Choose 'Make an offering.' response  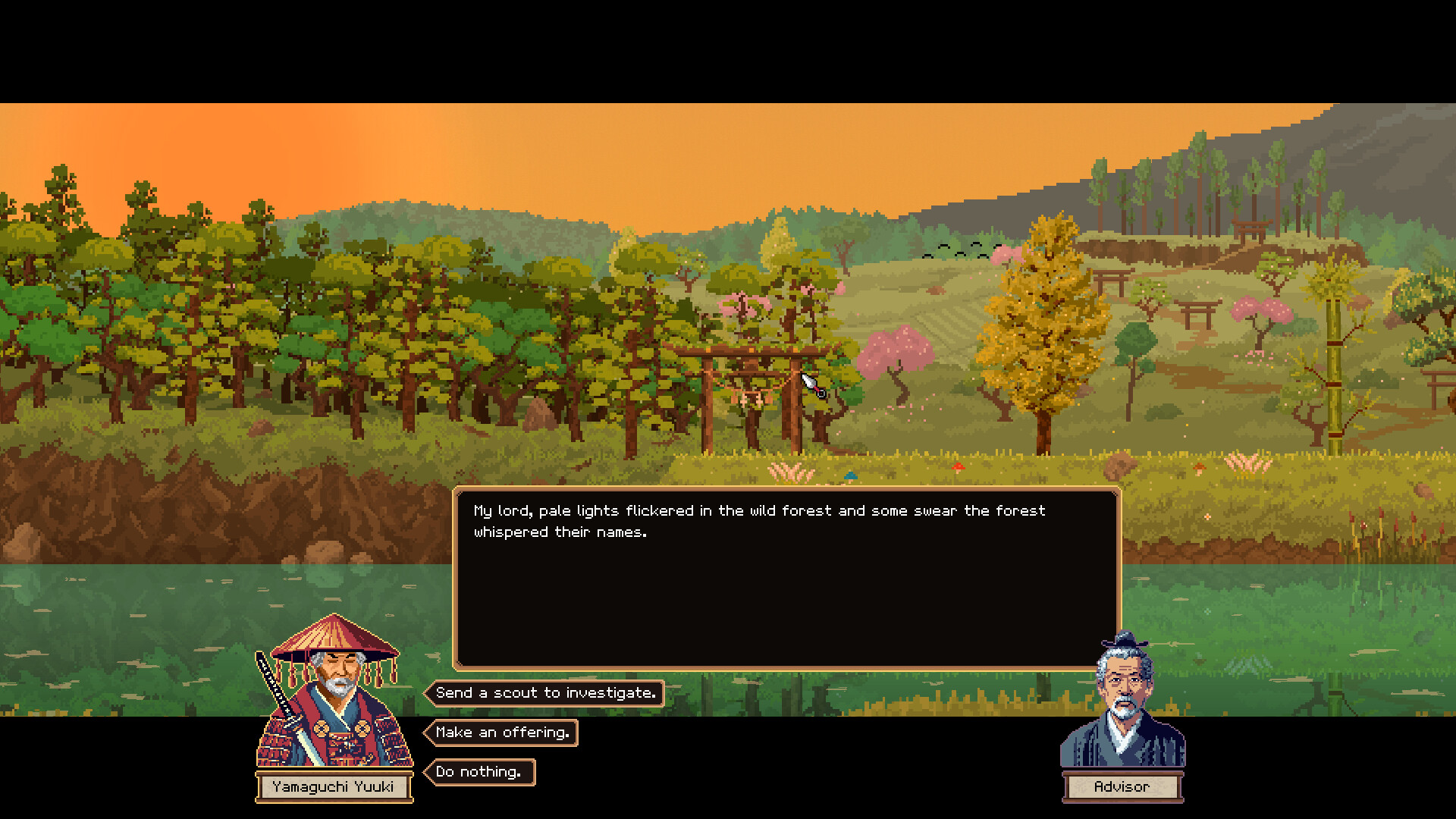point(503,733)
